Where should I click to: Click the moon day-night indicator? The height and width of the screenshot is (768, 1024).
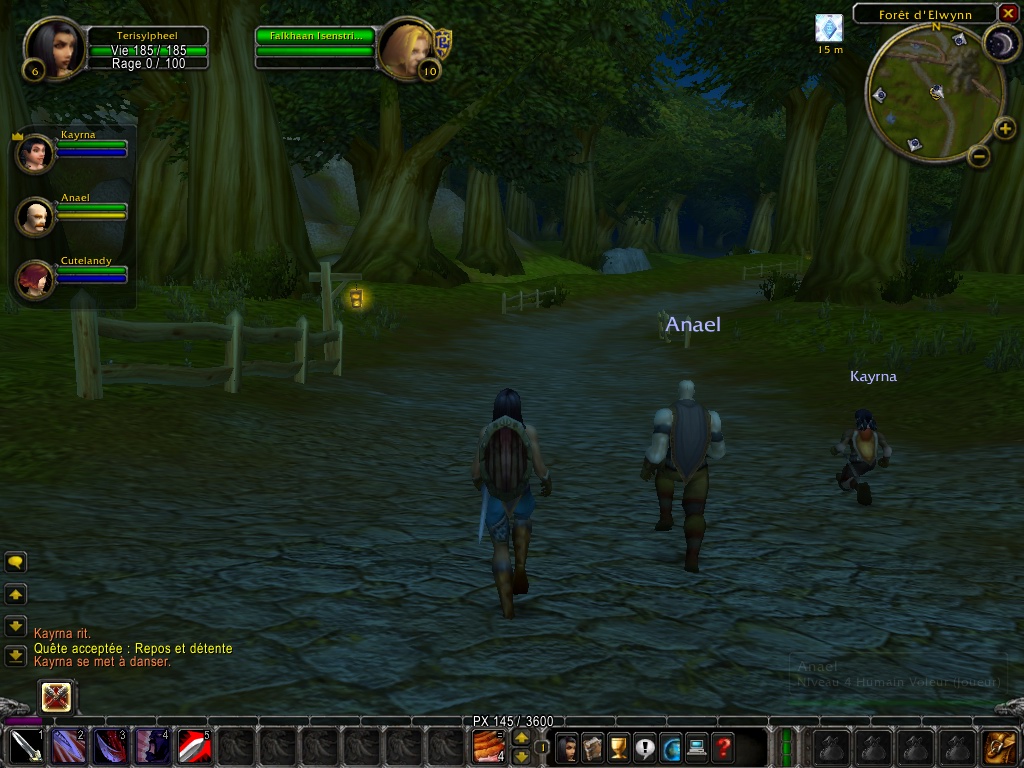[1000, 43]
